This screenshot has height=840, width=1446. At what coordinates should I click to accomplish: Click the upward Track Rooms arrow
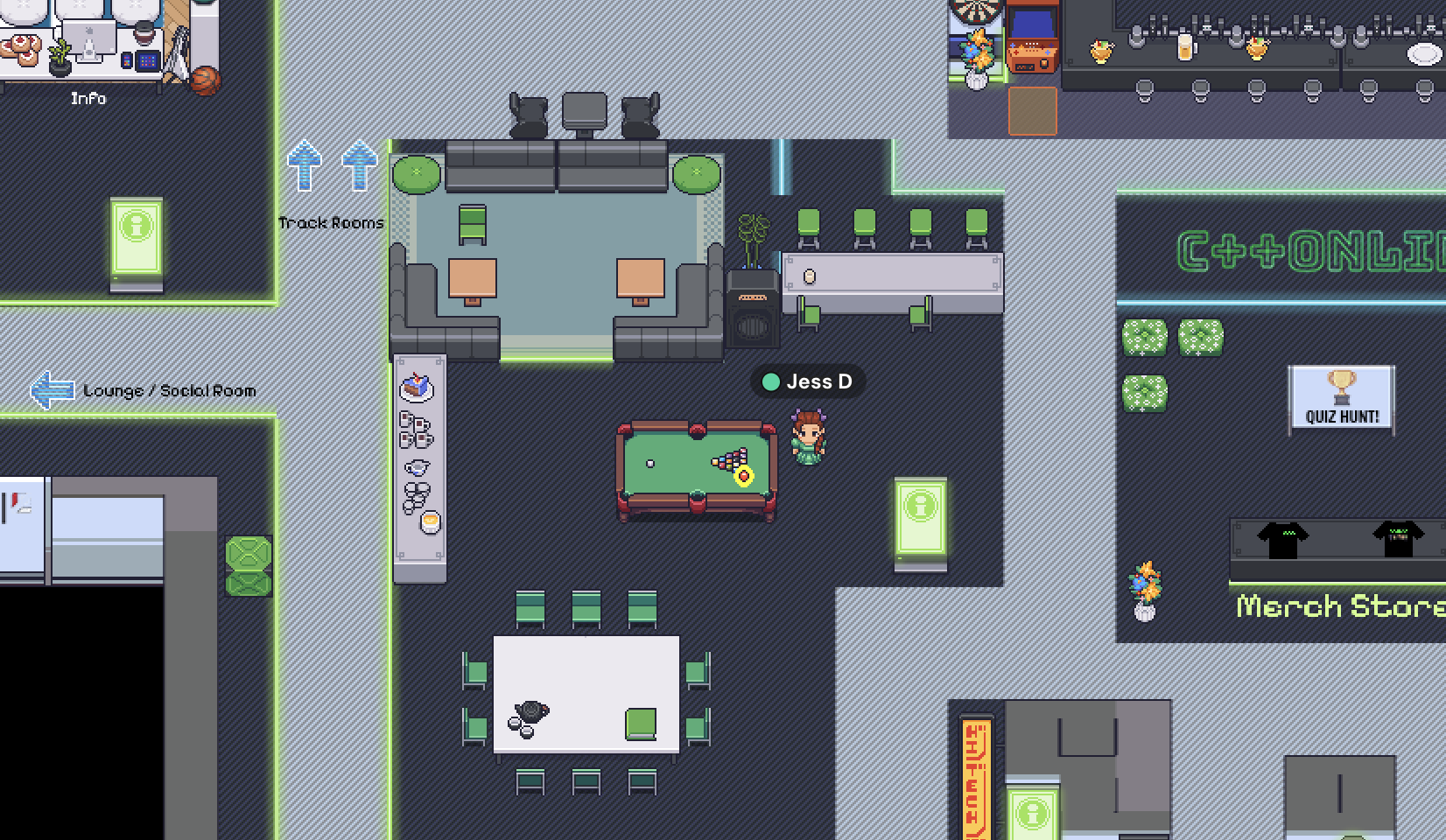click(305, 166)
